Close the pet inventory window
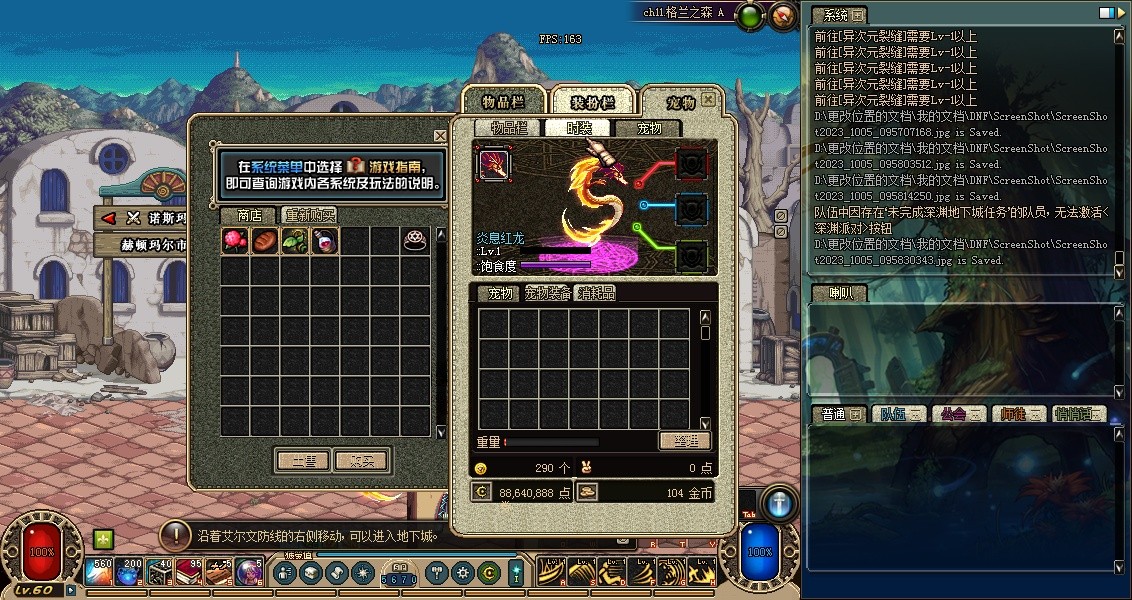Viewport: 1132px width, 600px height. (708, 100)
